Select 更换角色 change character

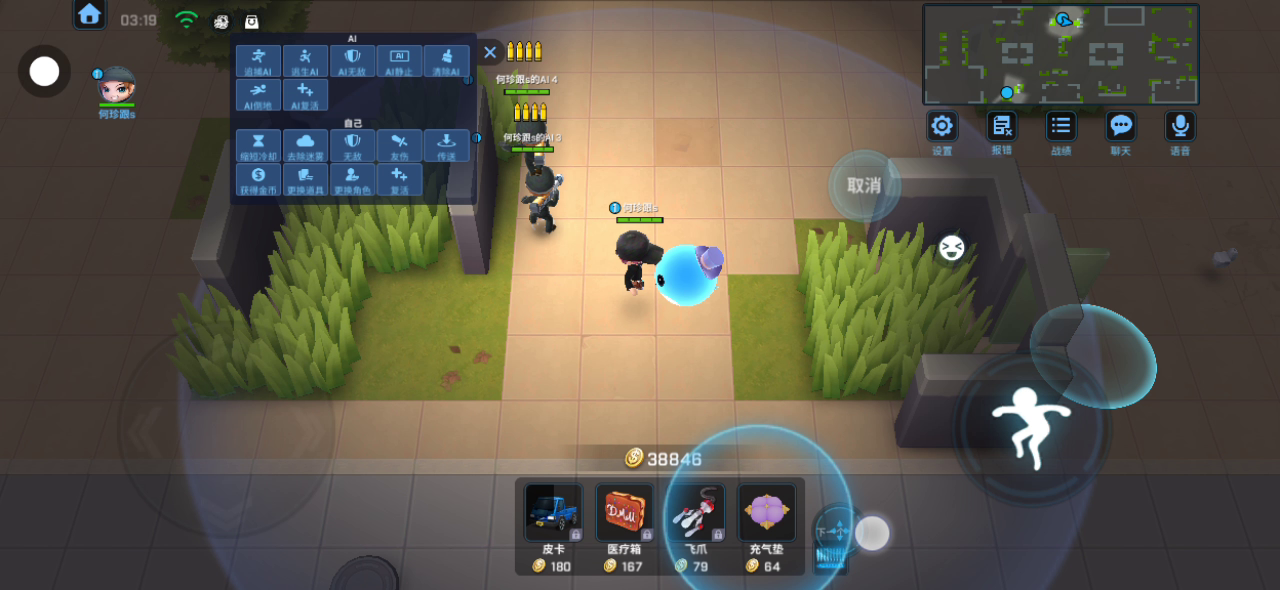352,180
